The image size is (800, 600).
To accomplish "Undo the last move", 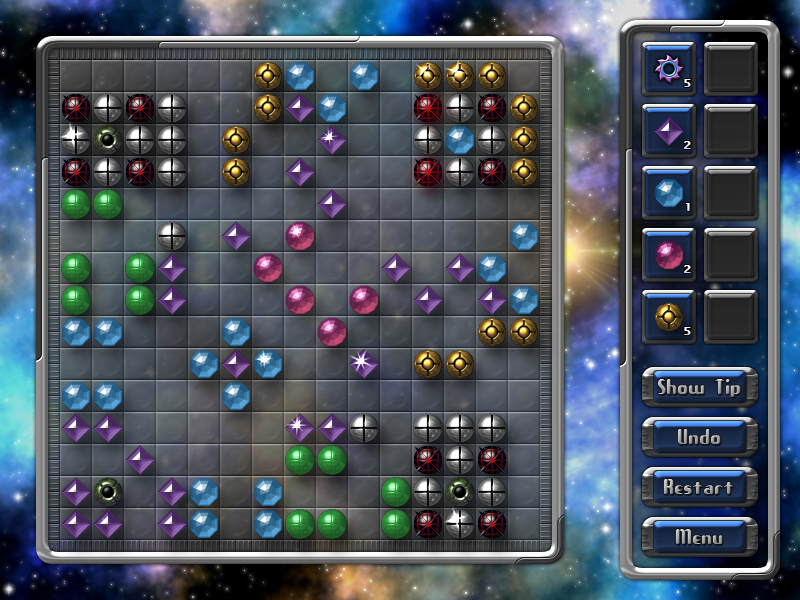I will click(x=699, y=437).
